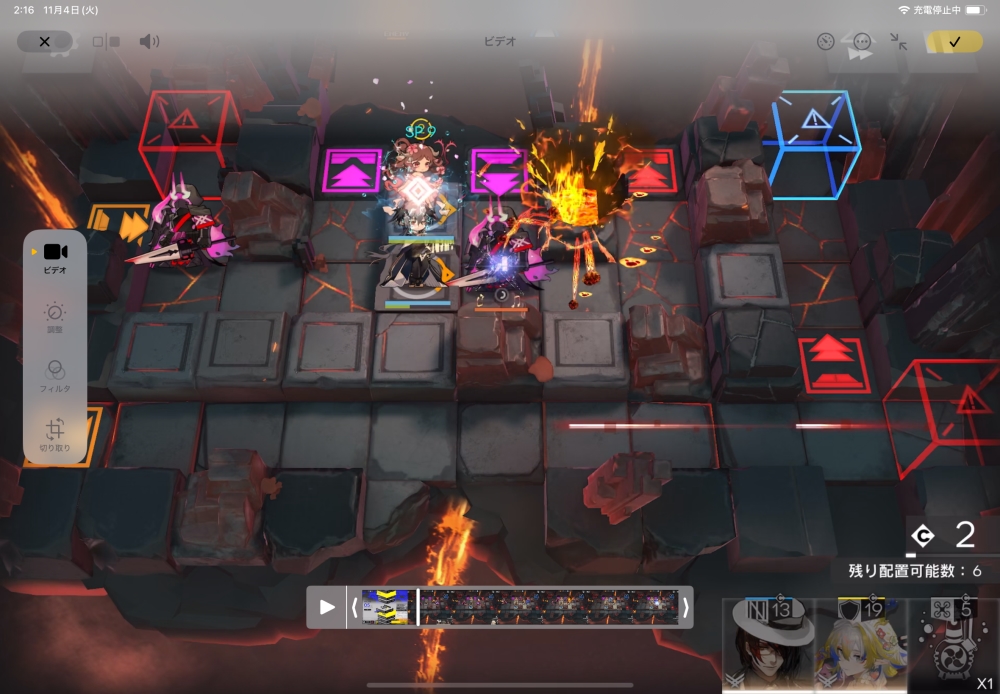Click a frame in the video timeline strip

point(548,607)
